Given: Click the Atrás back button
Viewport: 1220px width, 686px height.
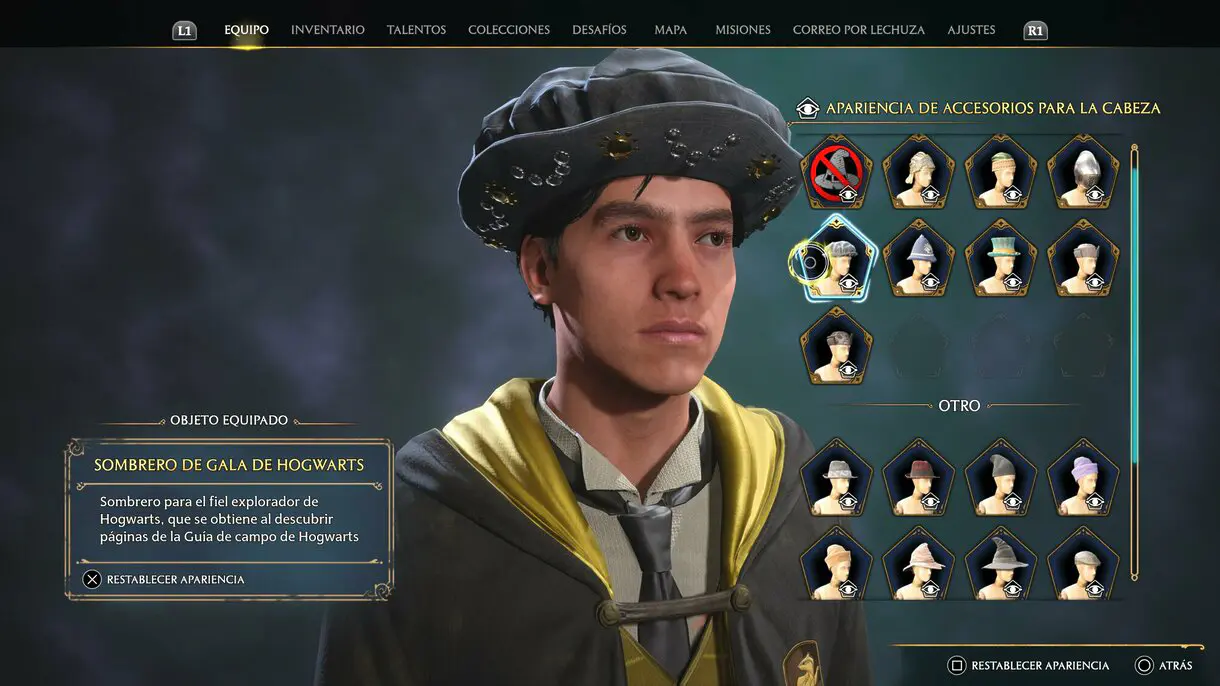Looking at the screenshot, I should pos(1164,665).
